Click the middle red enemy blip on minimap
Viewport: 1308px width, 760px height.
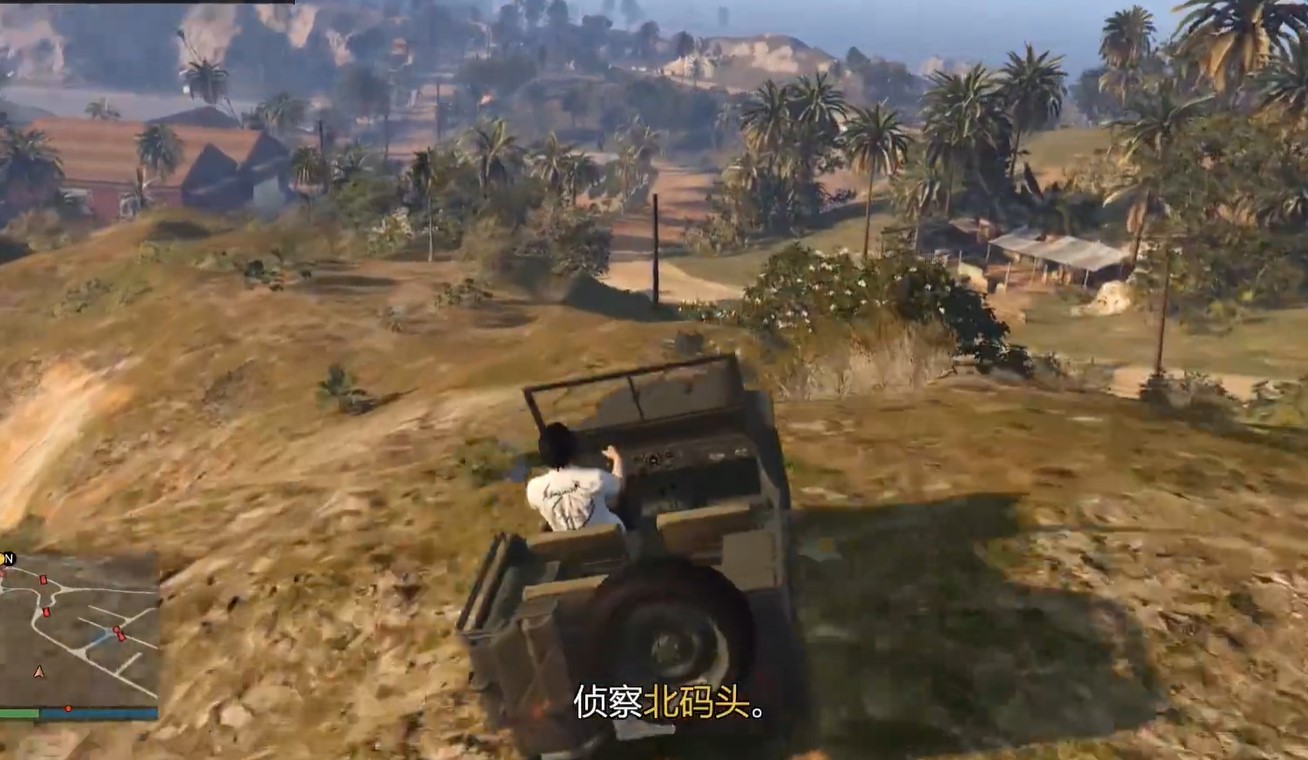45,611
